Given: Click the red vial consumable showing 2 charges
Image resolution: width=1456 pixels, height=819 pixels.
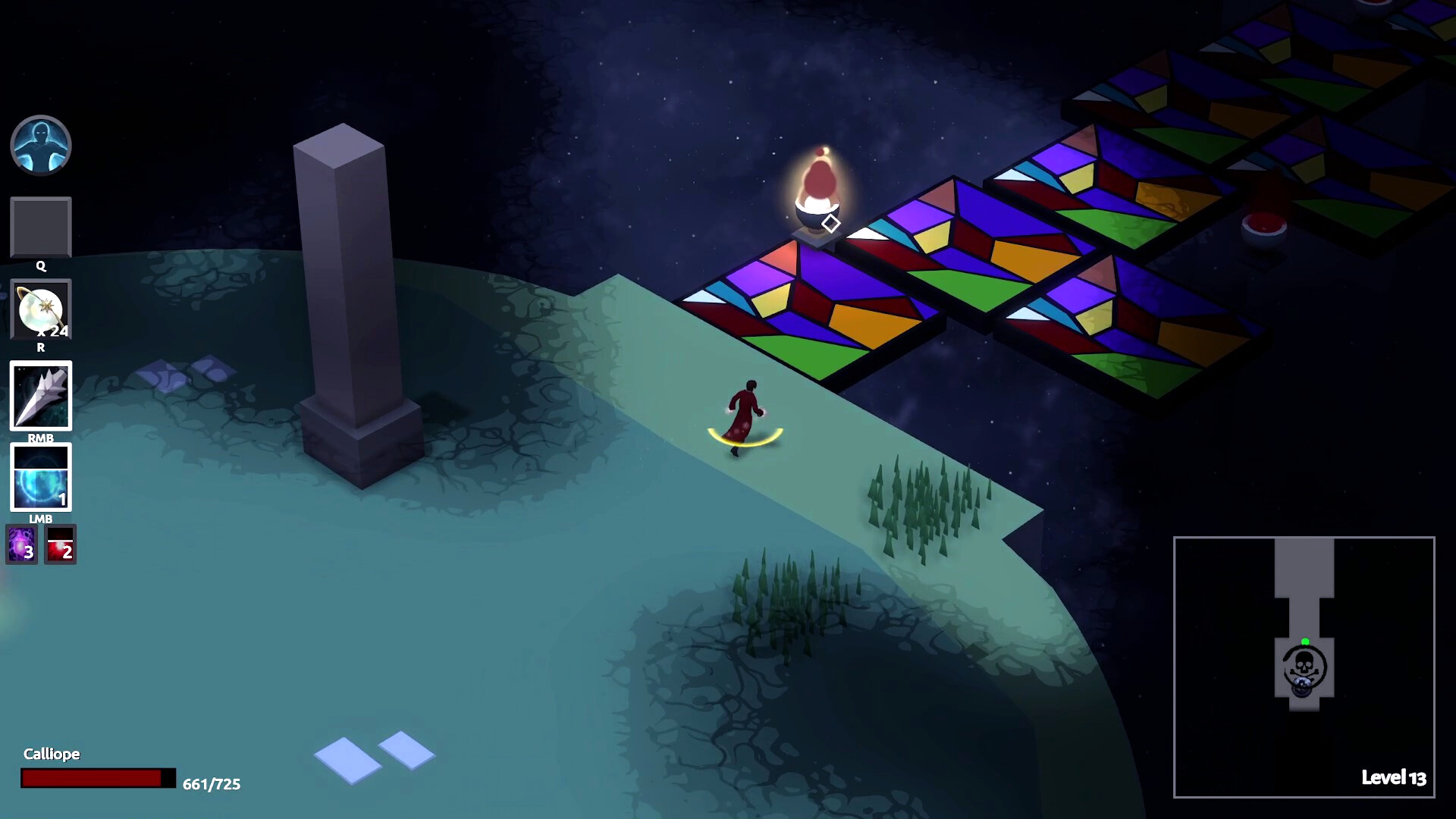Looking at the screenshot, I should pyautogui.click(x=60, y=544).
